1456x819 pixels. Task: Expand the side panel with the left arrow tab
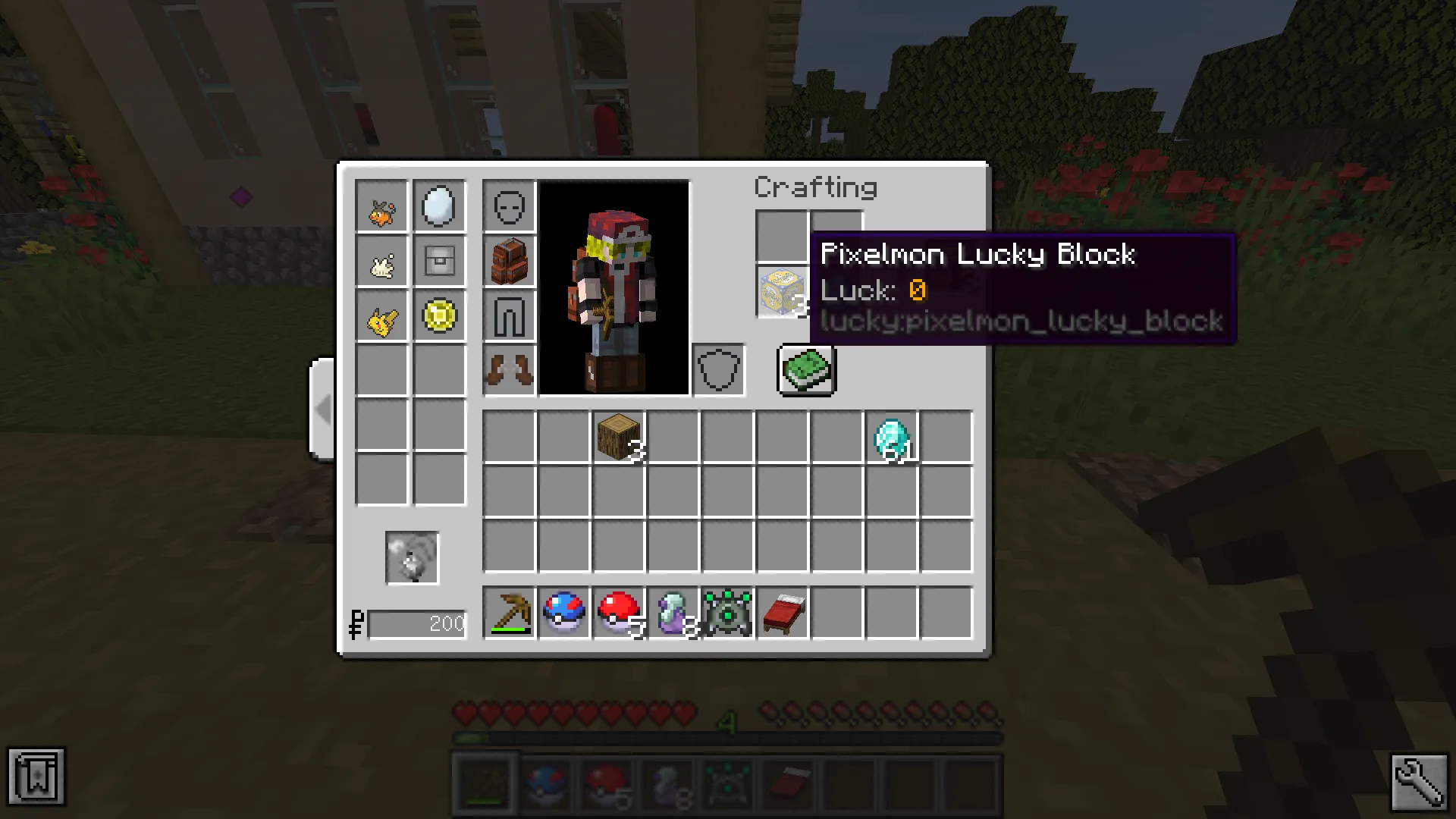[x=322, y=409]
